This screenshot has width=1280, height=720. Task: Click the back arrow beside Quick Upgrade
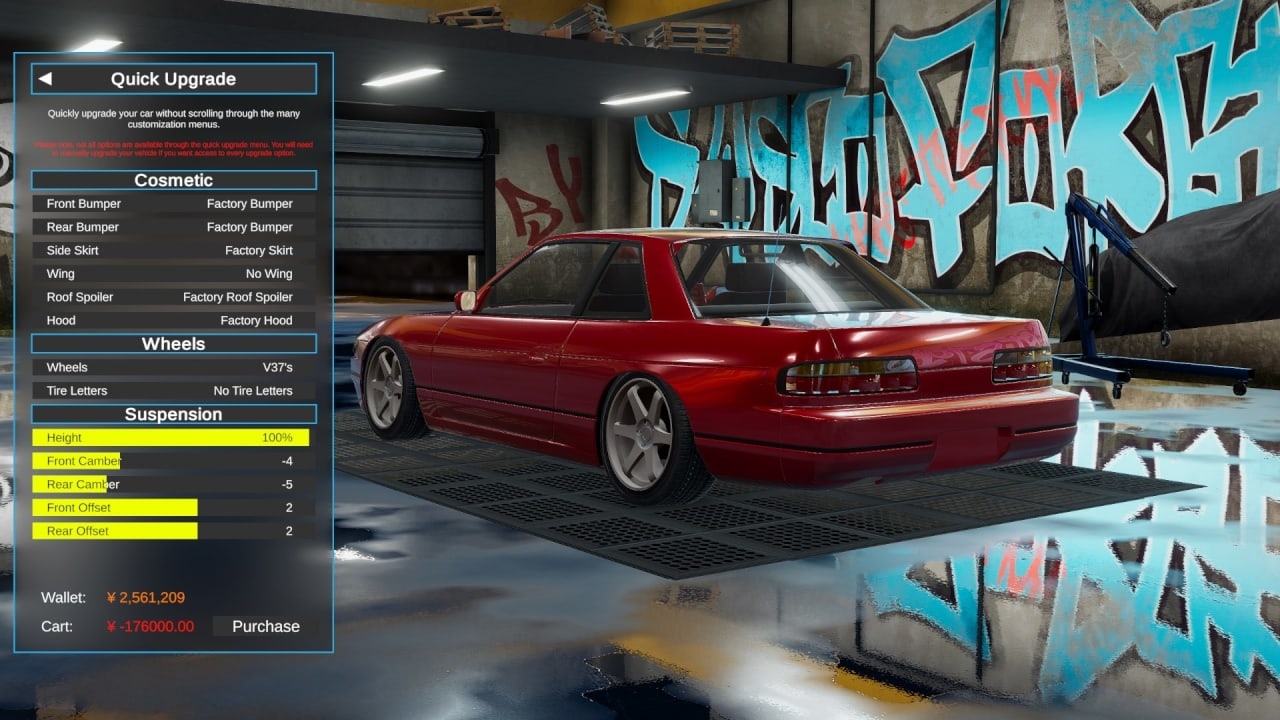coord(45,79)
